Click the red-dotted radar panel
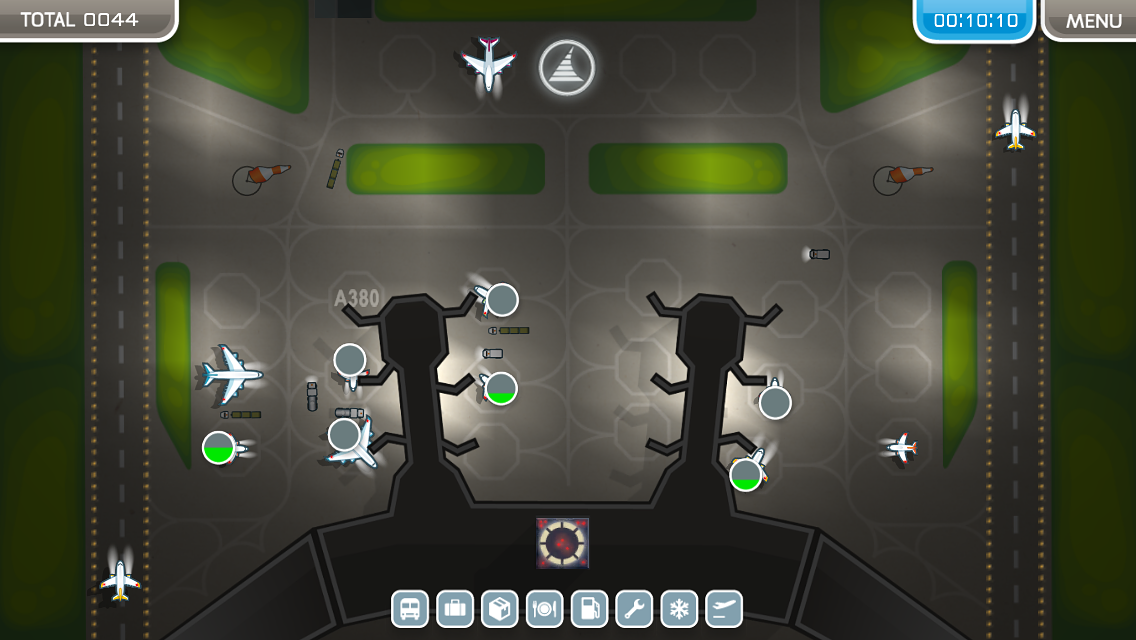Image resolution: width=1136 pixels, height=640 pixels. (562, 543)
